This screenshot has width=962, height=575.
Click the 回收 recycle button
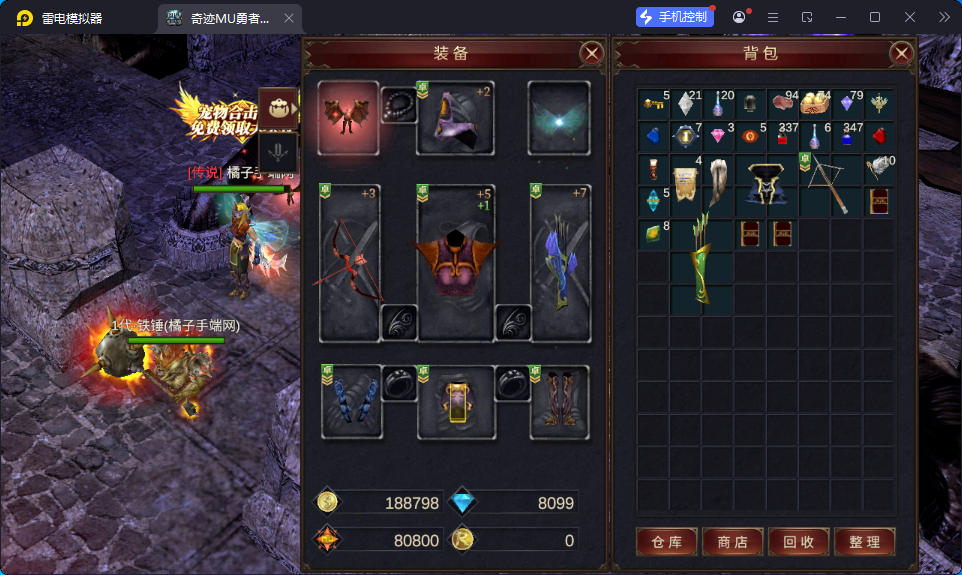(x=798, y=542)
